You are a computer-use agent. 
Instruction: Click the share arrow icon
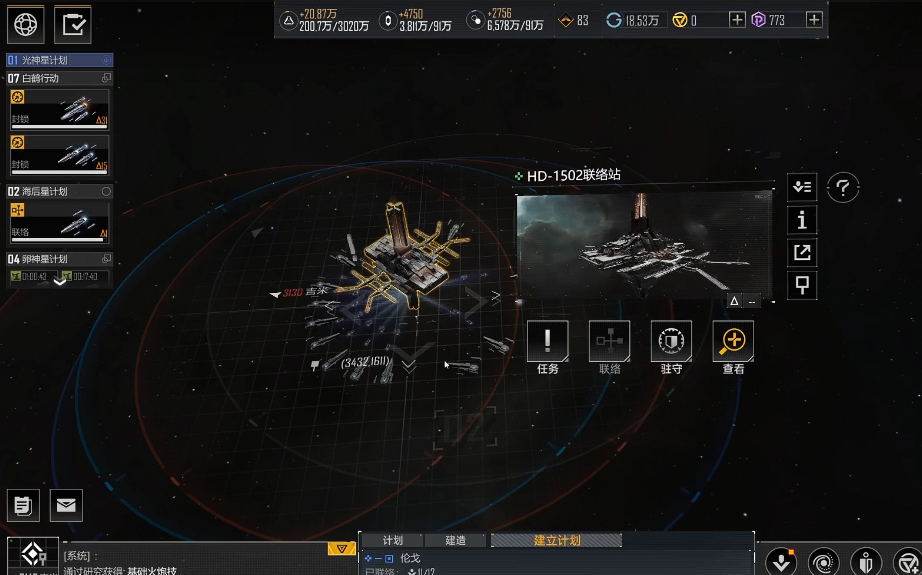801,252
